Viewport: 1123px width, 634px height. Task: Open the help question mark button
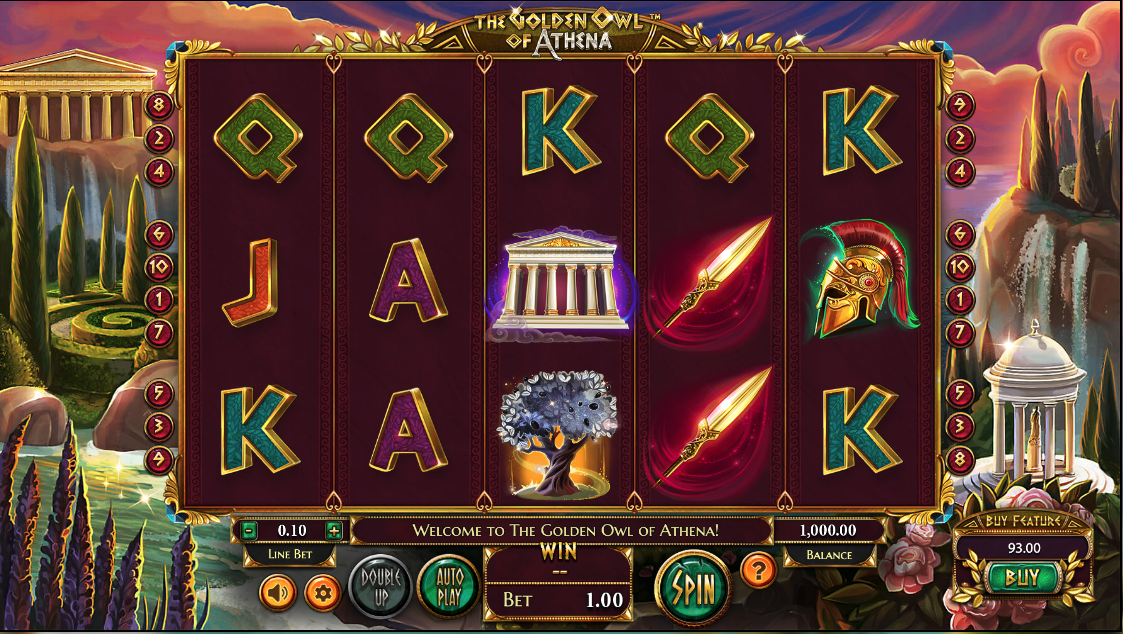click(759, 571)
